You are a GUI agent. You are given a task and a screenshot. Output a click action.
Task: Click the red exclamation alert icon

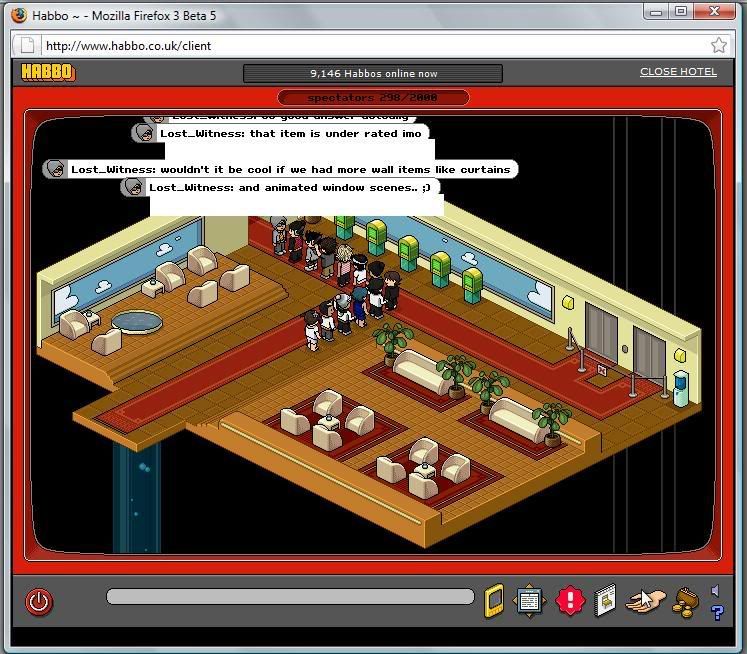point(569,601)
